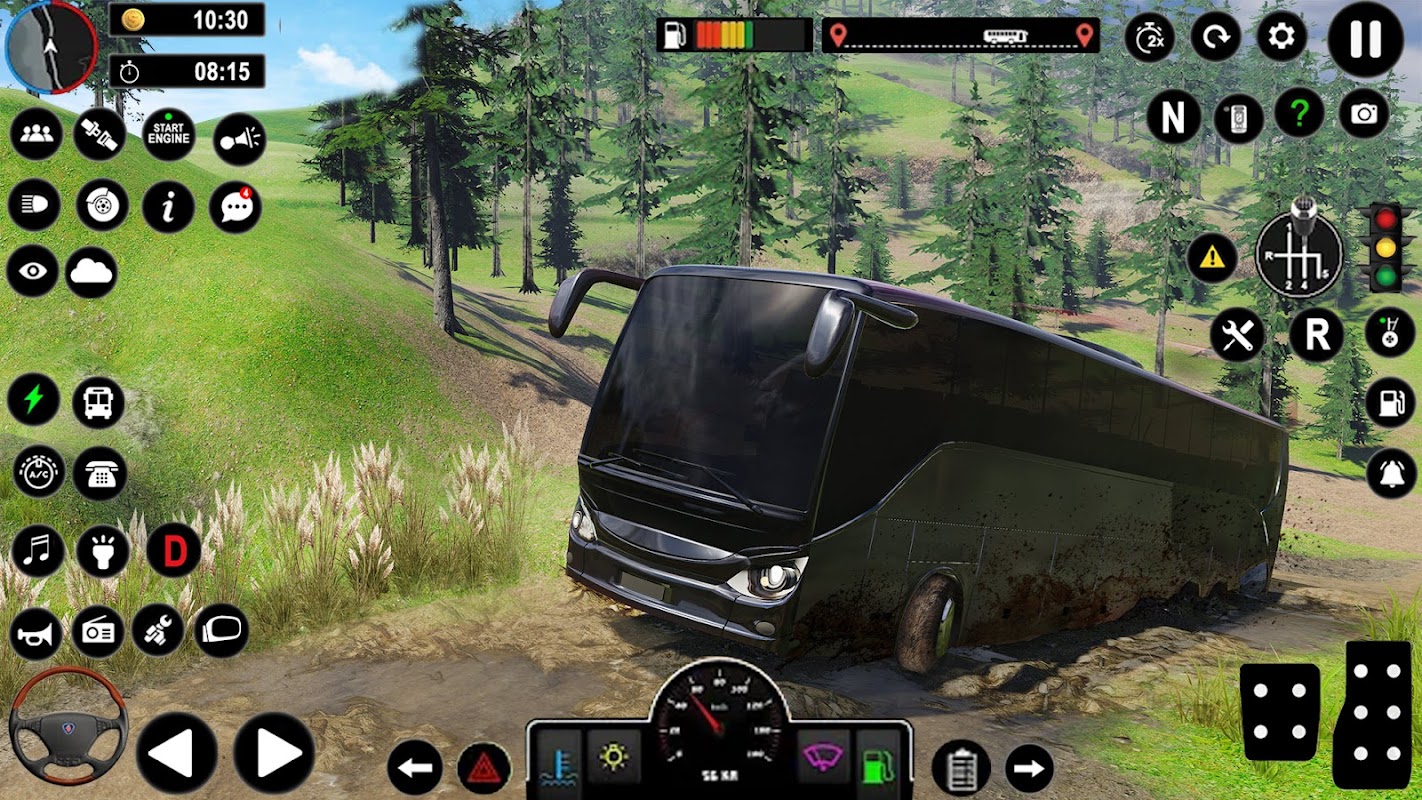Steer right with the right arrow
The image size is (1422, 800).
[x=274, y=754]
